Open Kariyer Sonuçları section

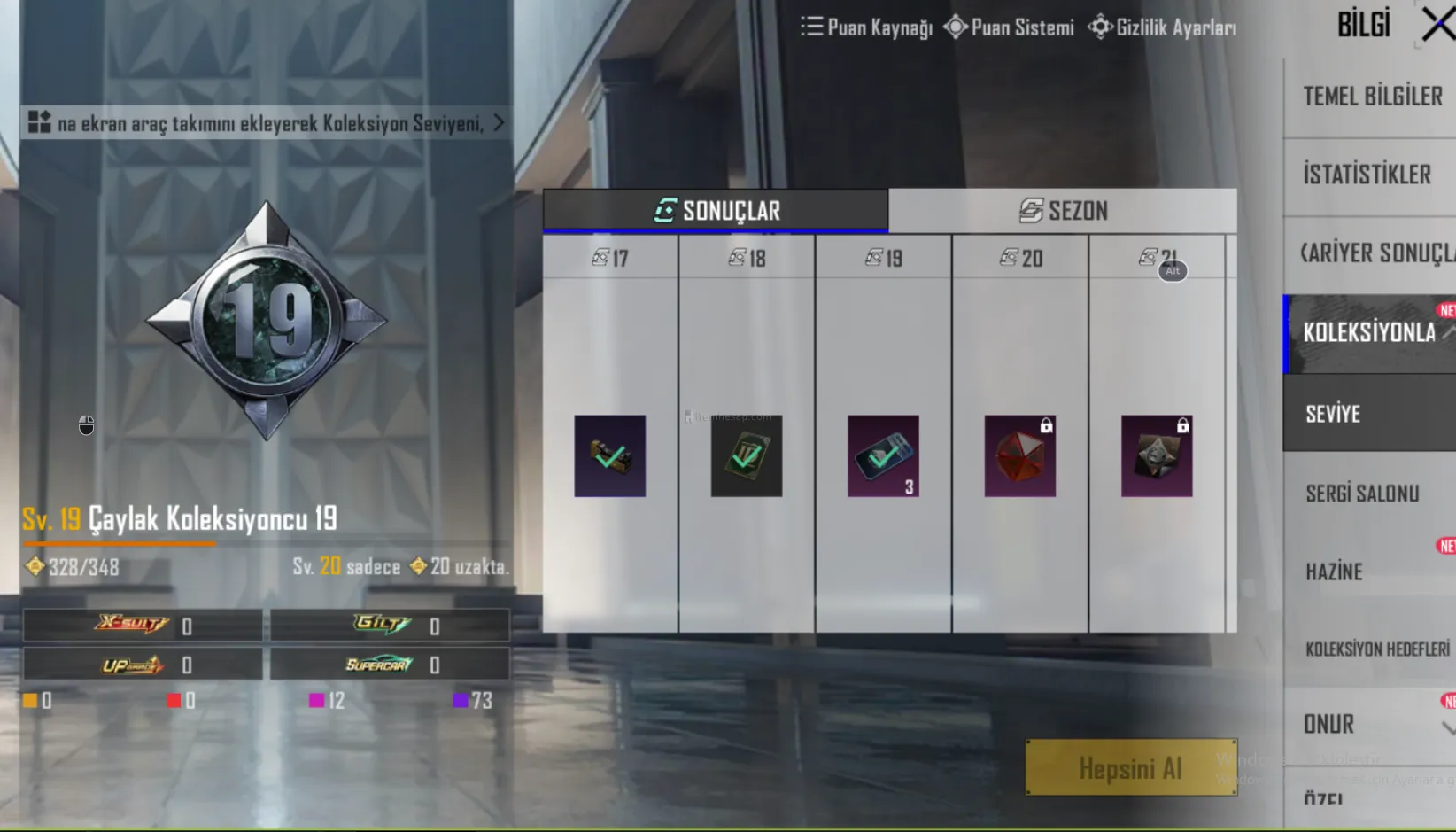point(1375,253)
